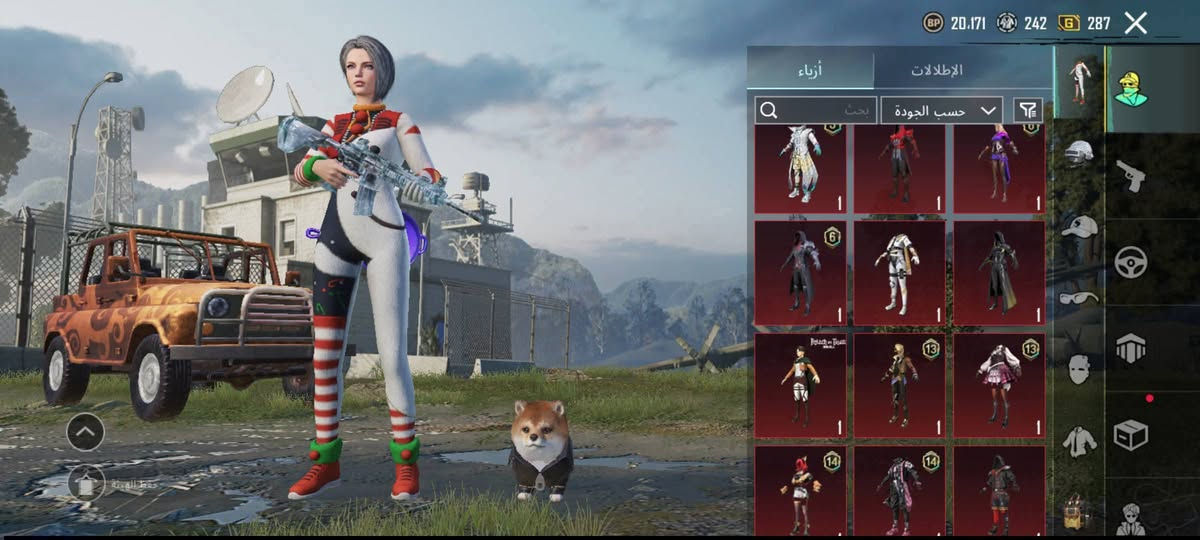
Task: Select the hooded outfit with badge 6
Action: tap(800, 272)
